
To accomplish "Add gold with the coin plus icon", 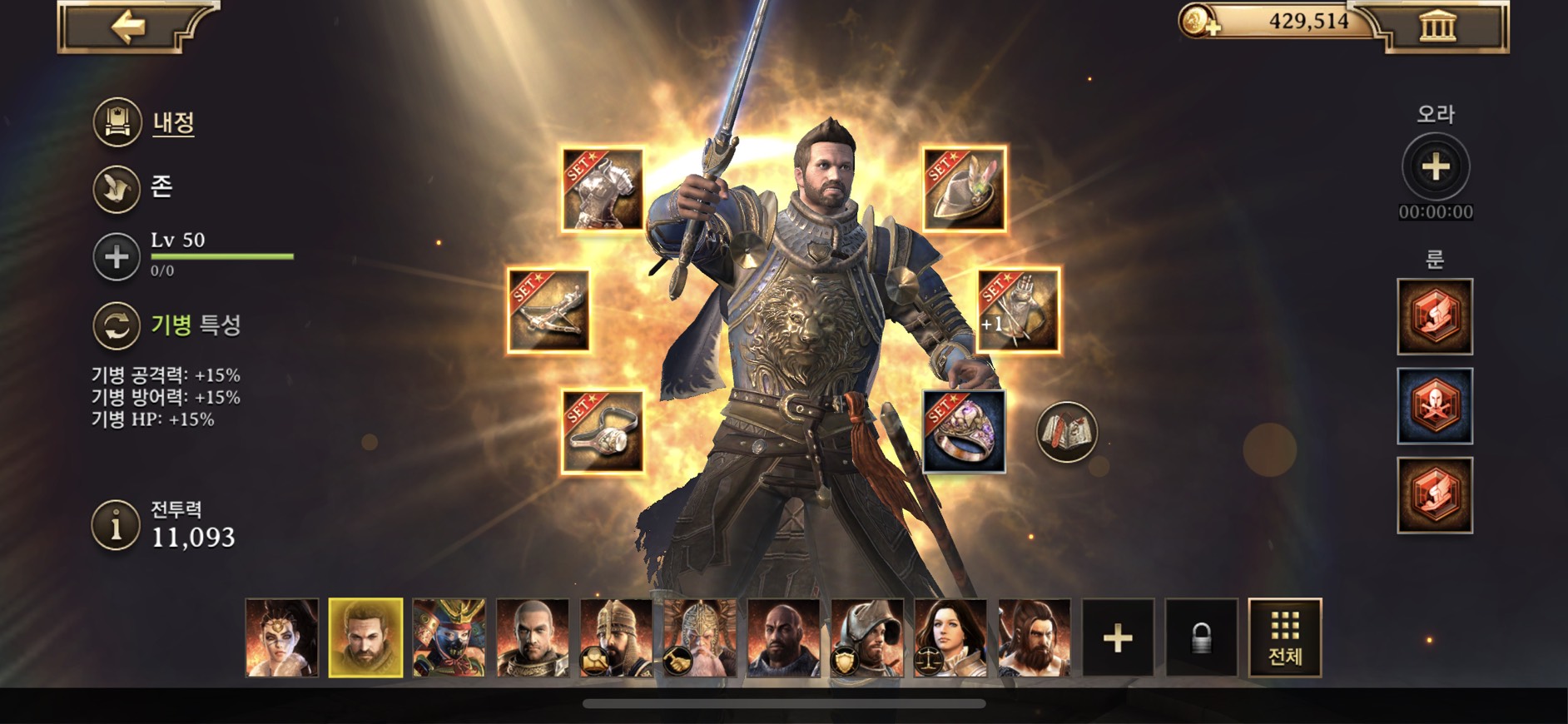I will (1198, 22).
